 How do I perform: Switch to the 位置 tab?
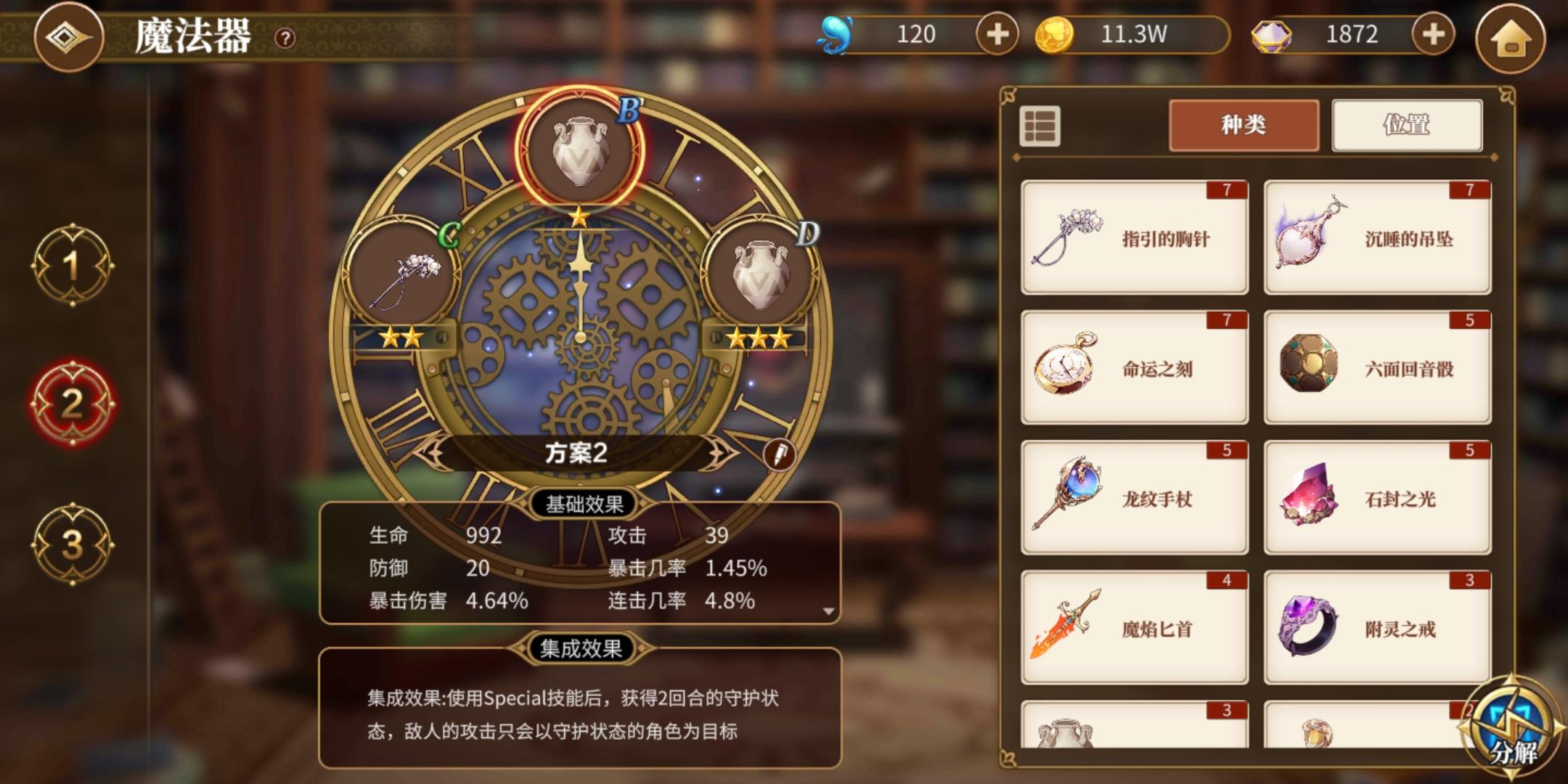1407,125
